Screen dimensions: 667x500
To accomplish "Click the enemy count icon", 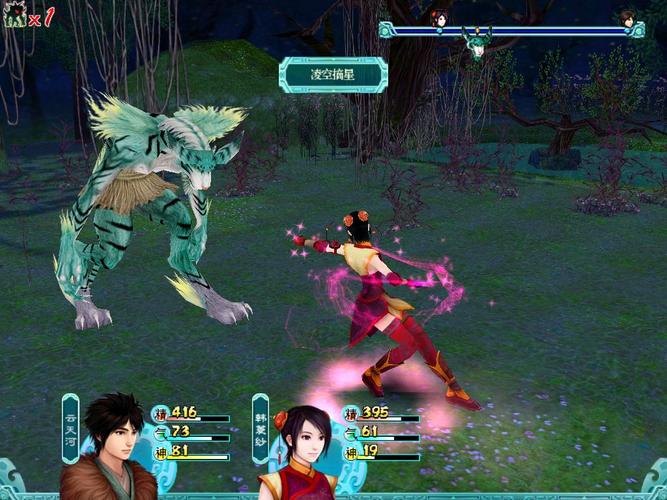I will coord(15,17).
